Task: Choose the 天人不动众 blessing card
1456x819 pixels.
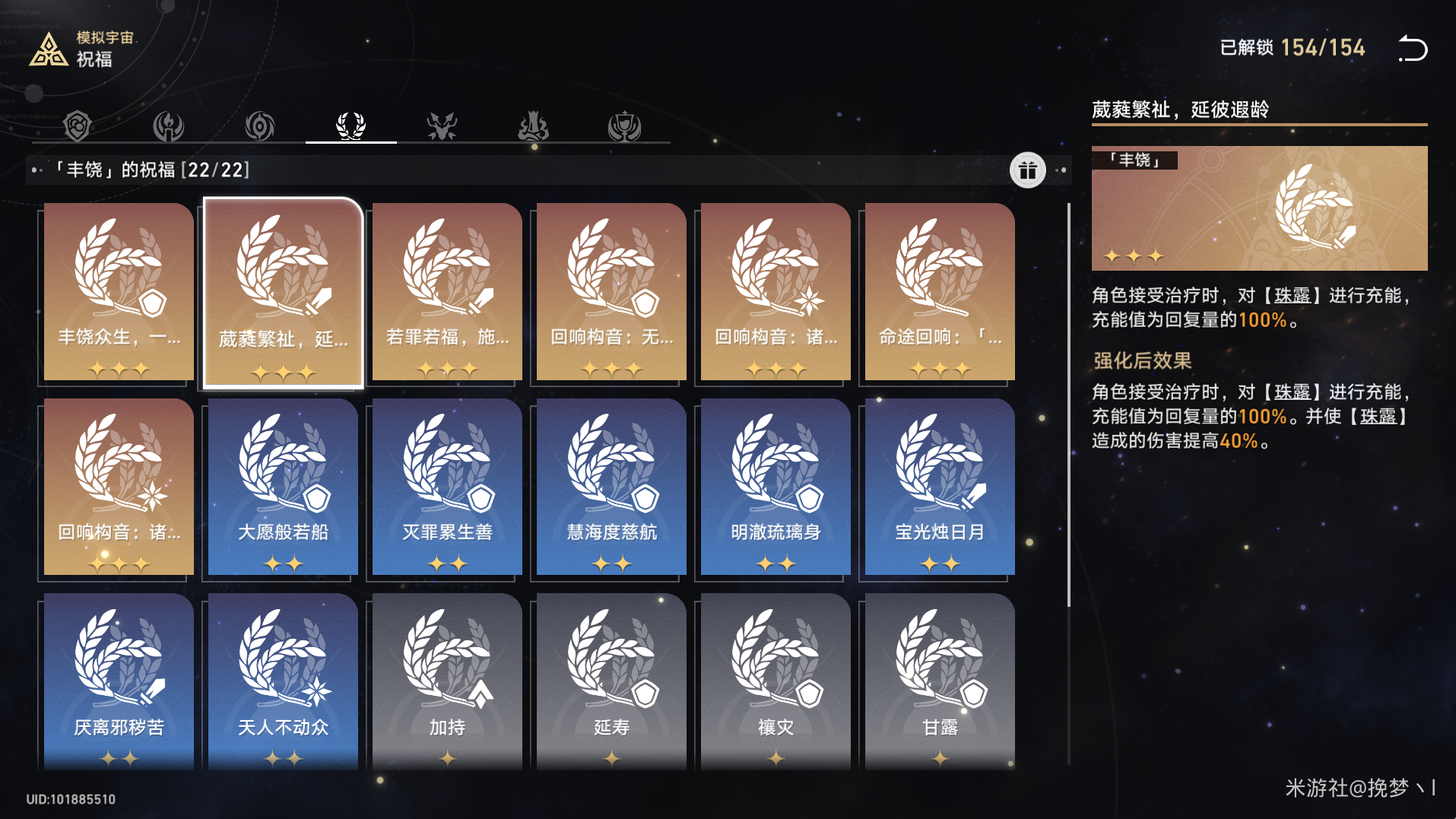Action: pyautogui.click(x=283, y=681)
